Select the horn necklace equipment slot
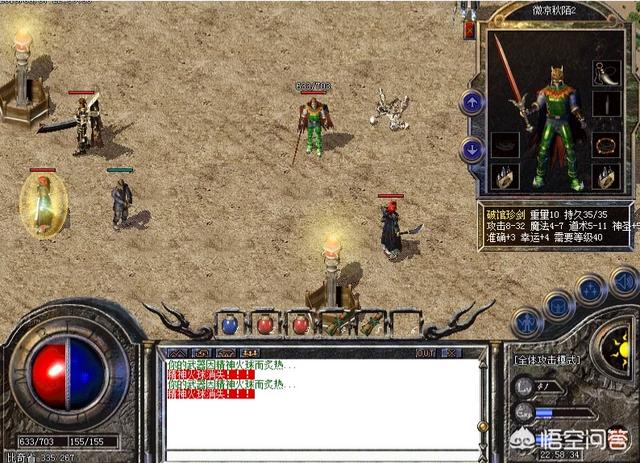The width and height of the screenshot is (640, 463). click(x=604, y=71)
